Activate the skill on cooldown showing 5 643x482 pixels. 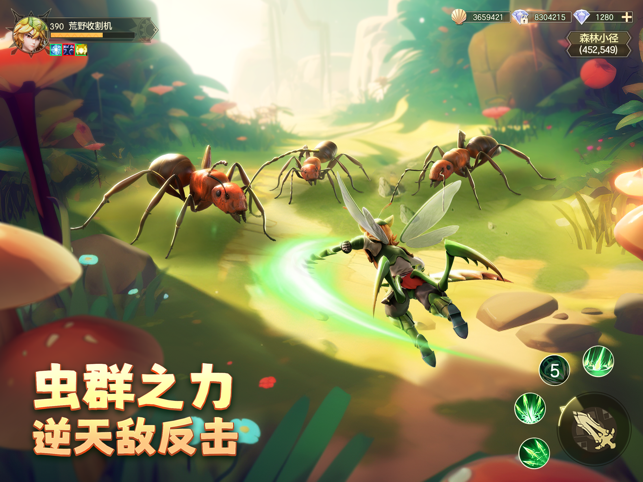pos(554,370)
